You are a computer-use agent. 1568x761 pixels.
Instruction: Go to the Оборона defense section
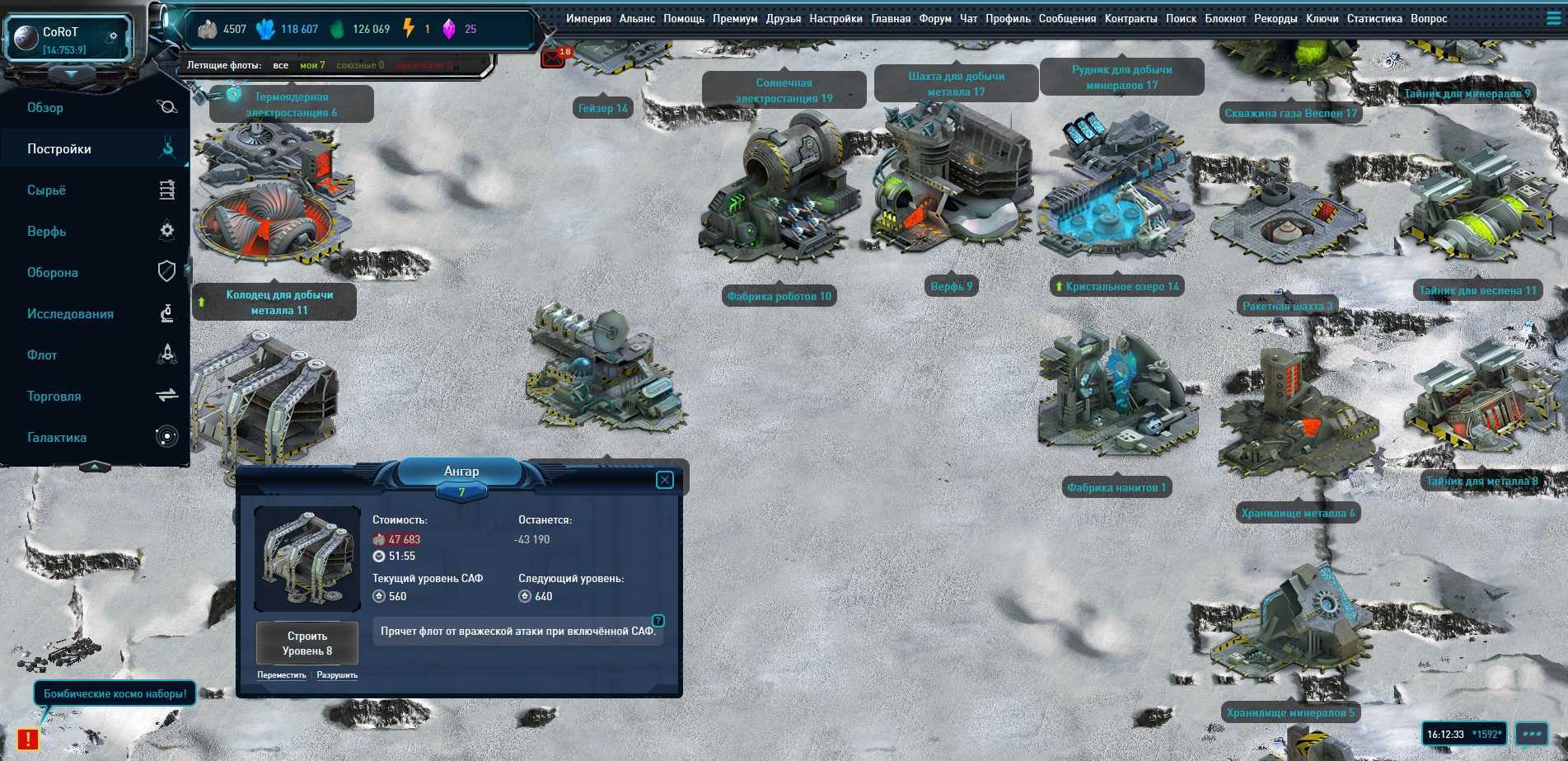(53, 273)
